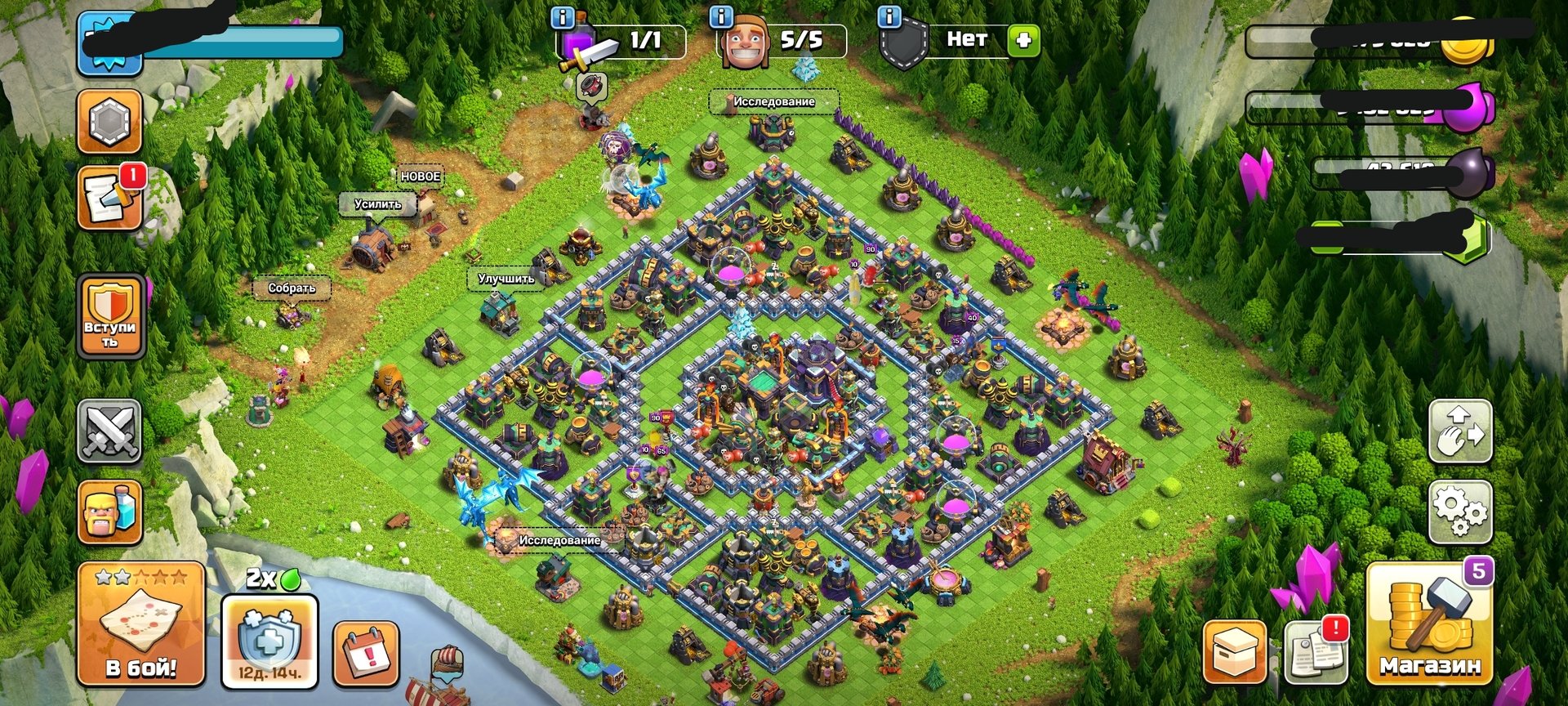Open the events calendar icon

tap(367, 654)
